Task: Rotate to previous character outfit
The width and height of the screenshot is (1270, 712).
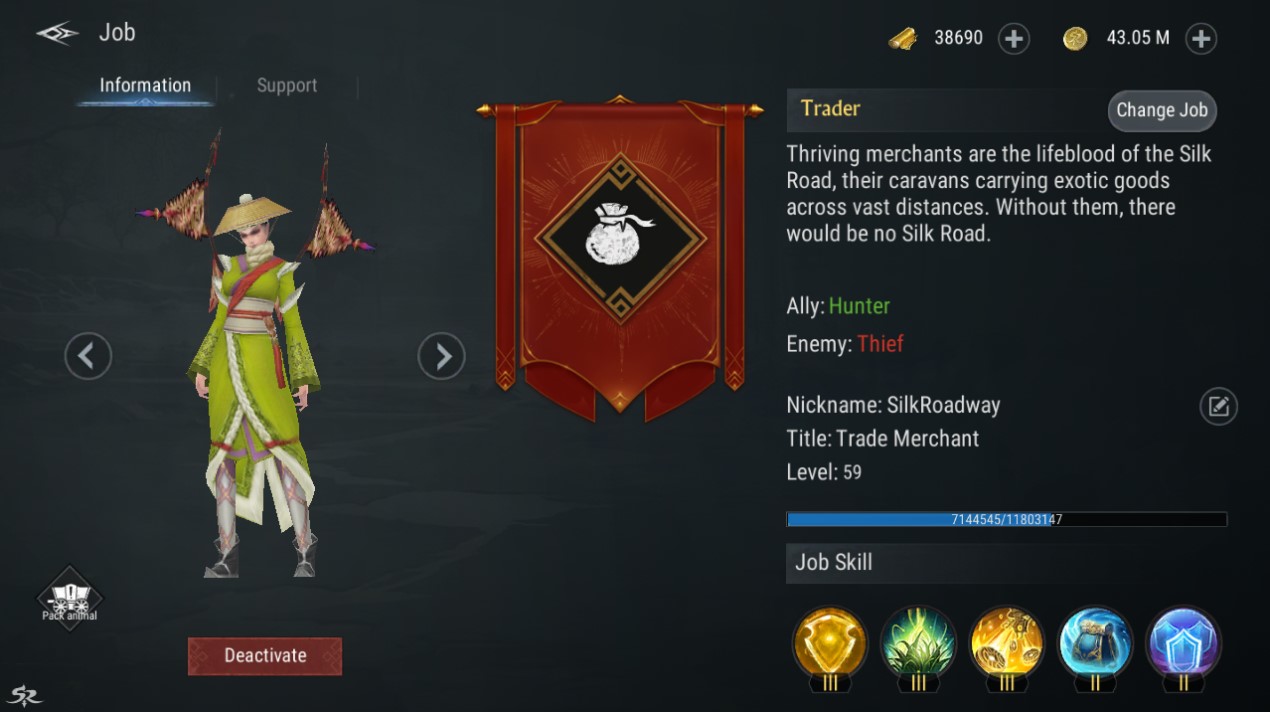Action: coord(88,355)
